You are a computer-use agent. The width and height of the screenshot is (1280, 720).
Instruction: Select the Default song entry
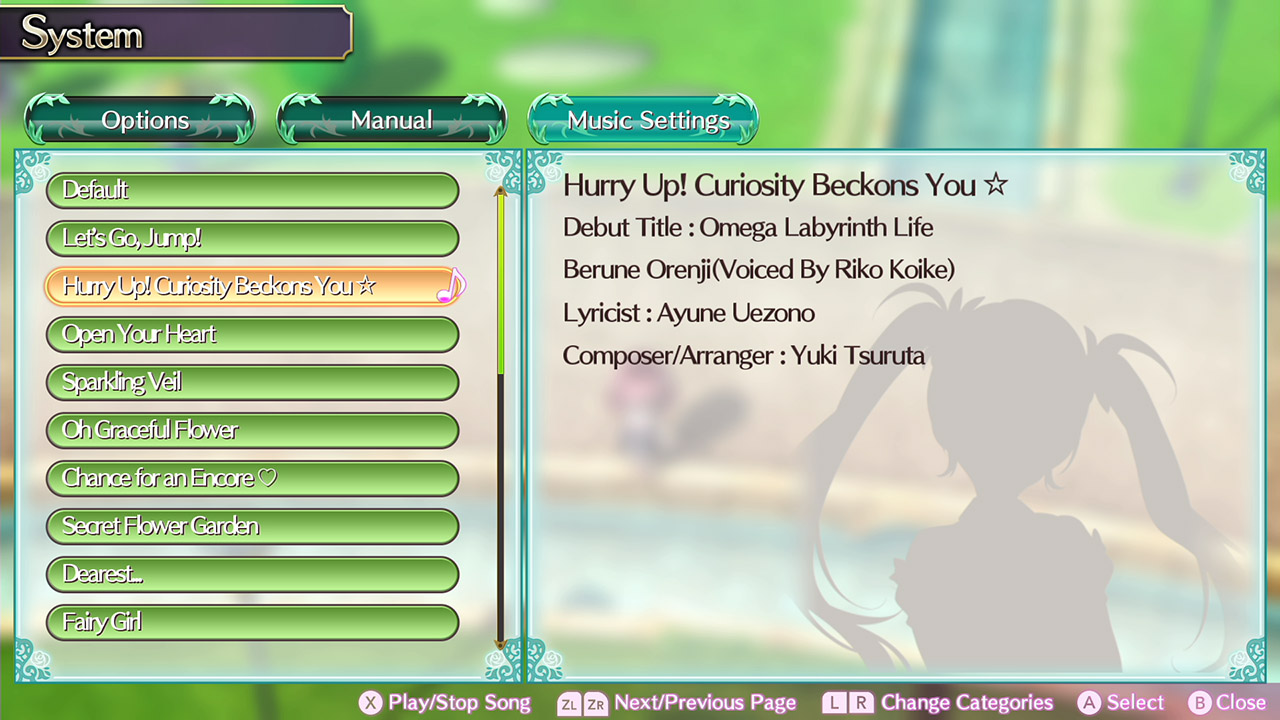(x=252, y=190)
